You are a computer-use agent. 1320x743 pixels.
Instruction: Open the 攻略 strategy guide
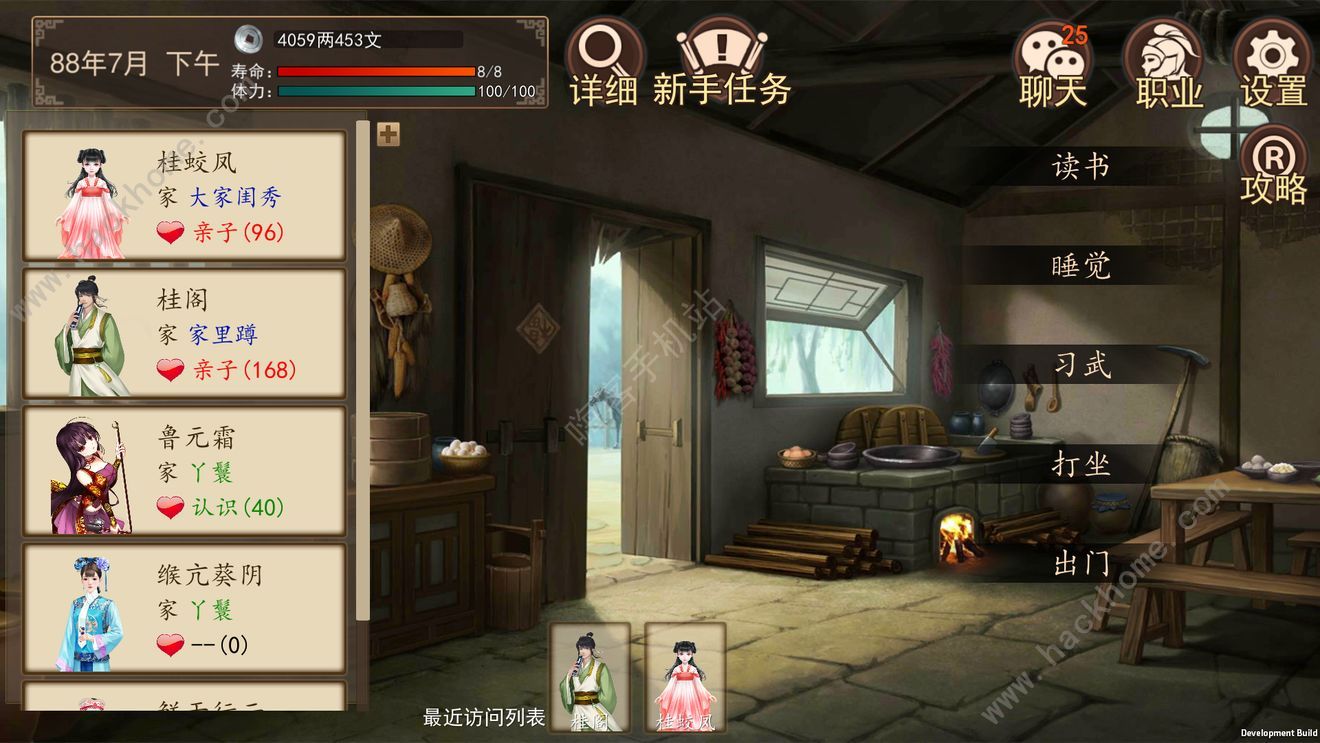pyautogui.click(x=1273, y=166)
